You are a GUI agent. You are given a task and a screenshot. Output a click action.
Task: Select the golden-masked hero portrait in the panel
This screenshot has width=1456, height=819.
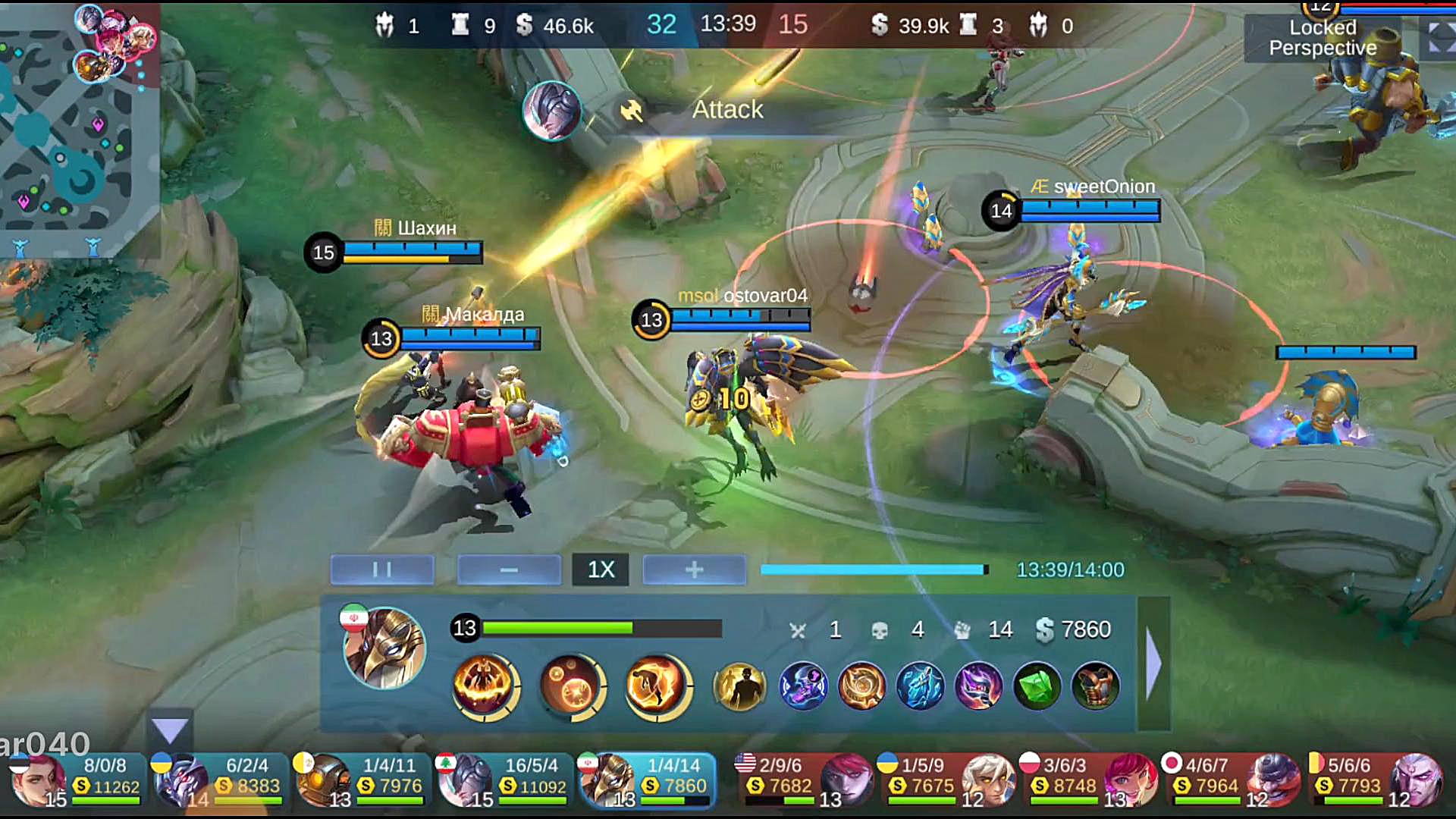384,648
